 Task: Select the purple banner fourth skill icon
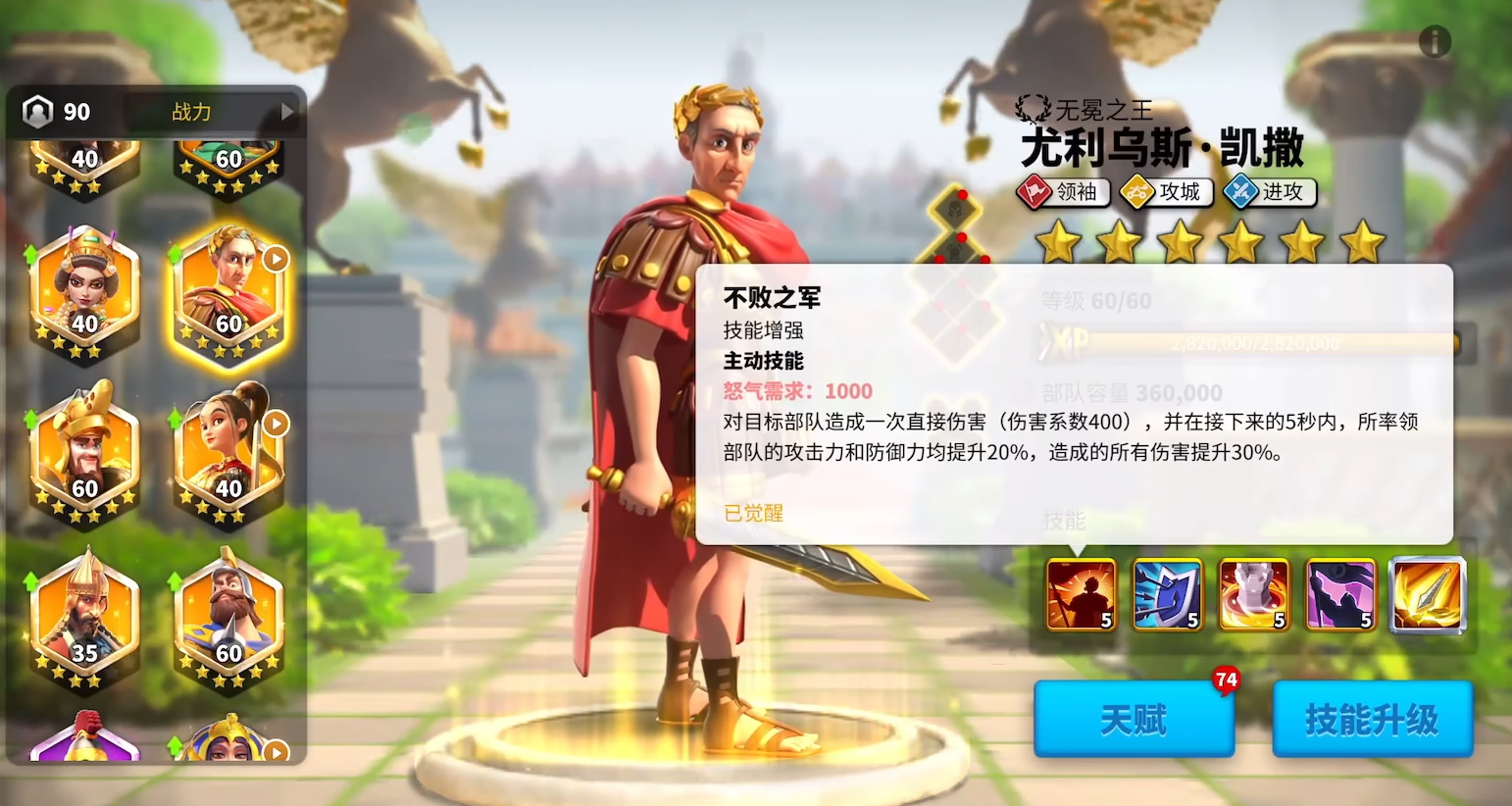[x=1339, y=593]
